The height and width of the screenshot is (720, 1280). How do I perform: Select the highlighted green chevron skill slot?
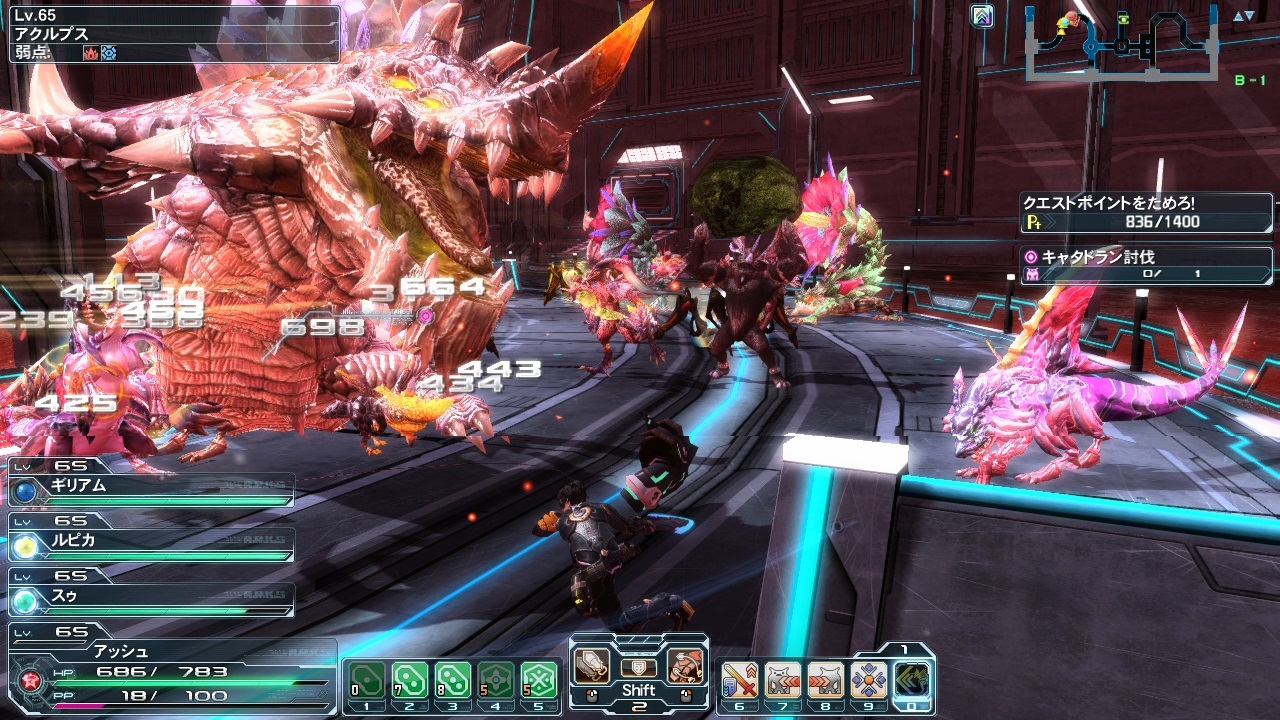pos(912,680)
